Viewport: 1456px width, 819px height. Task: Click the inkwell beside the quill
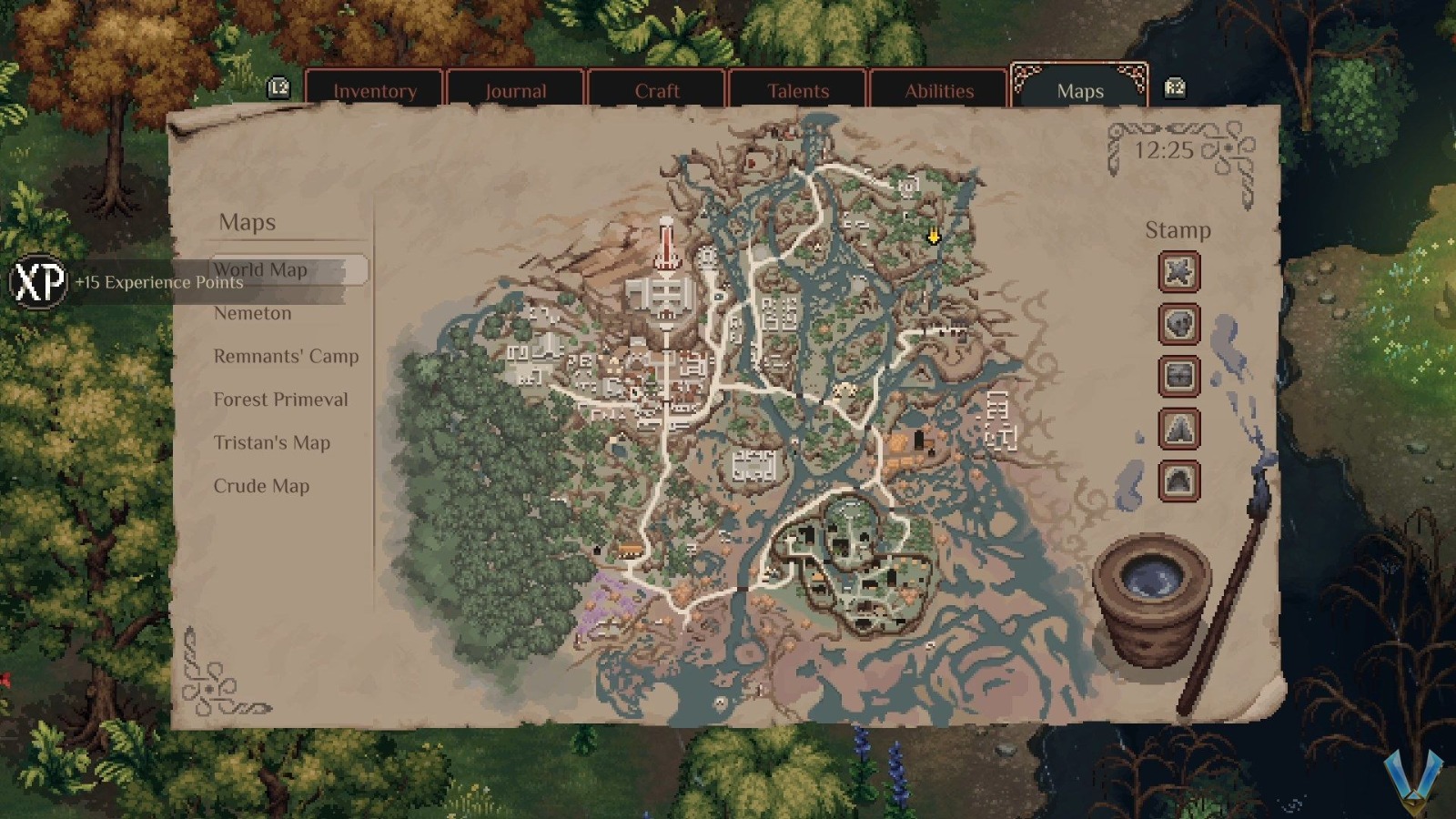click(x=1152, y=580)
